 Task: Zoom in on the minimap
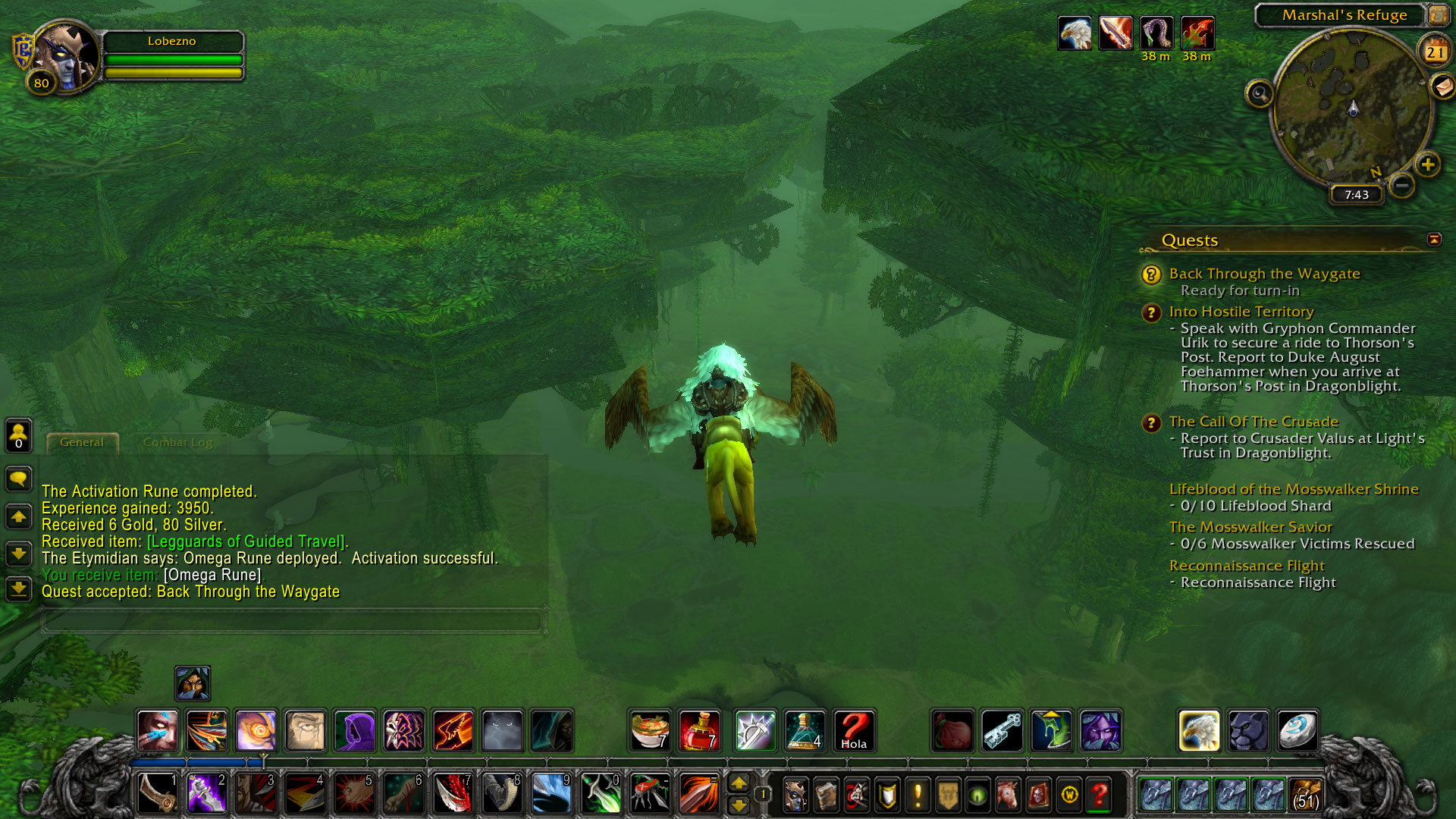pyautogui.click(x=1428, y=164)
